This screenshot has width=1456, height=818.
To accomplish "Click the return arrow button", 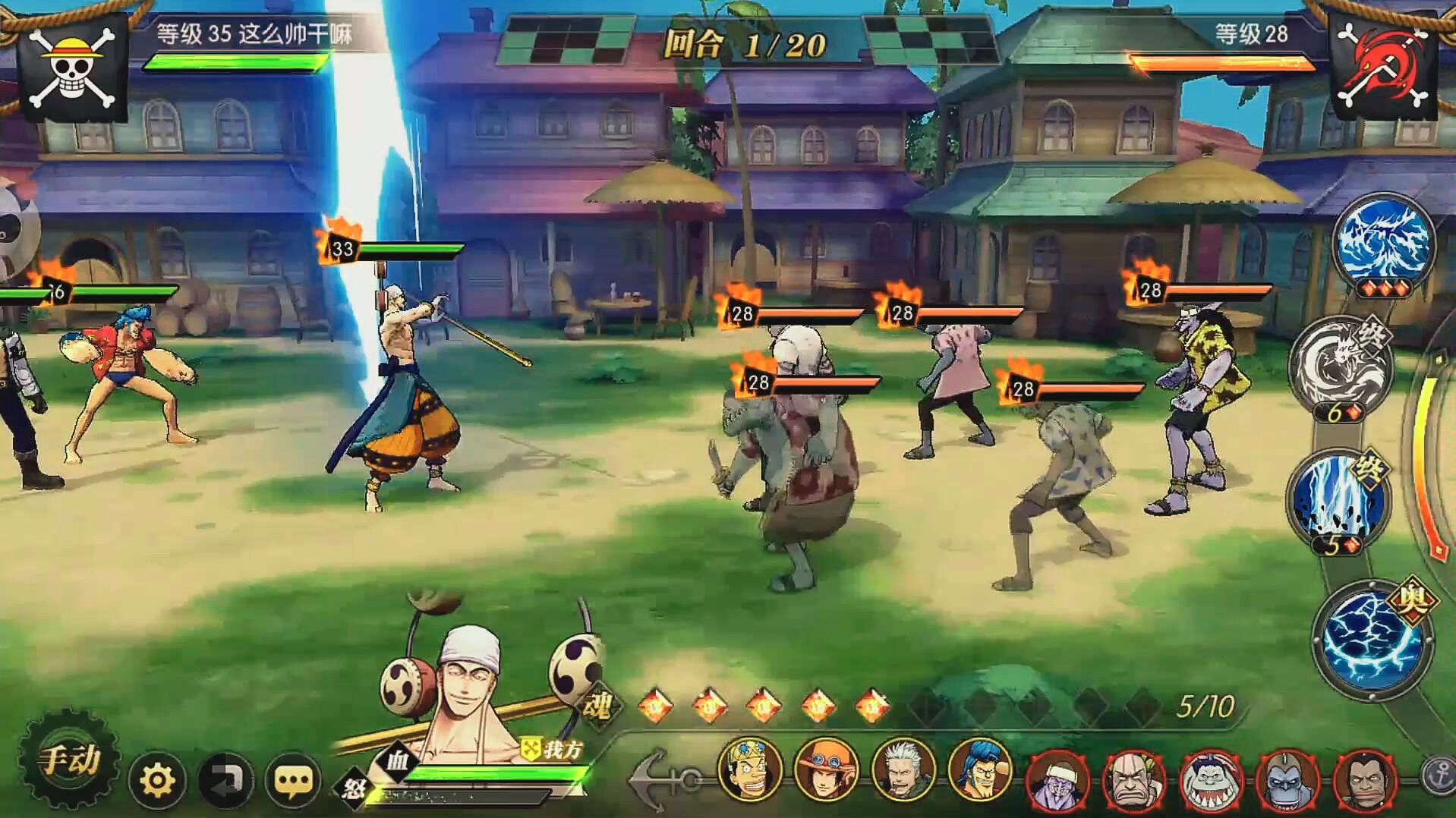I will 225,780.
